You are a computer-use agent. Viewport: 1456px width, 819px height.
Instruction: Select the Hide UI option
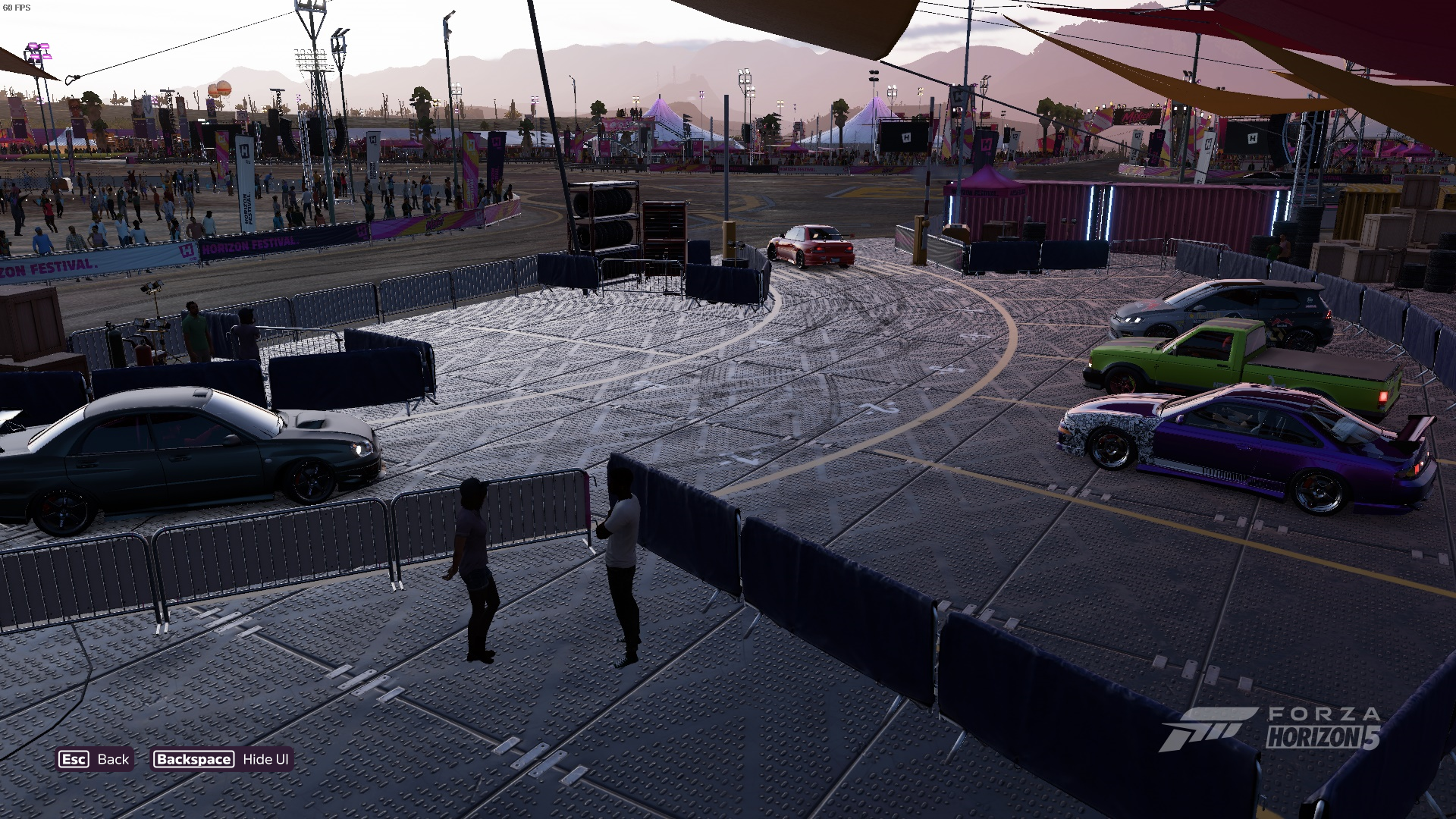[222, 759]
